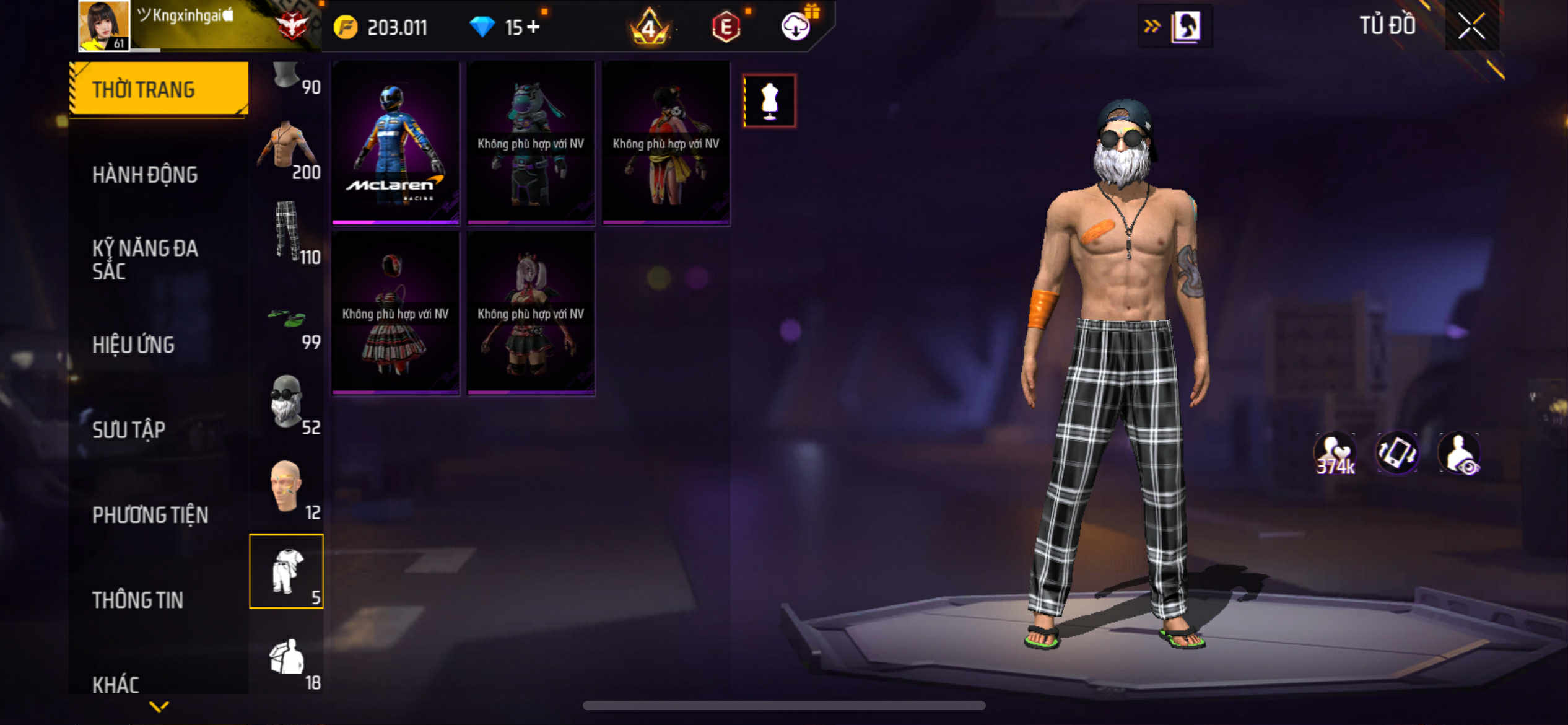Open the player profile avatar
Viewport: 1568px width, 725px height.
(x=103, y=25)
